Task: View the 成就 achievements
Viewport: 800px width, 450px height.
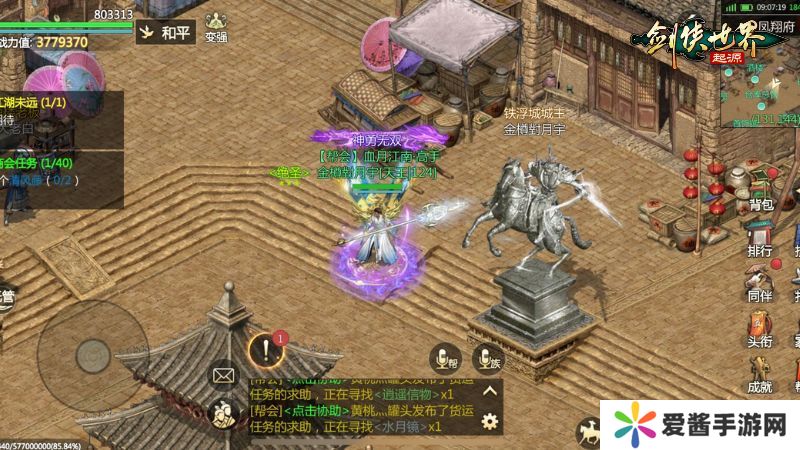Action: pyautogui.click(x=760, y=373)
